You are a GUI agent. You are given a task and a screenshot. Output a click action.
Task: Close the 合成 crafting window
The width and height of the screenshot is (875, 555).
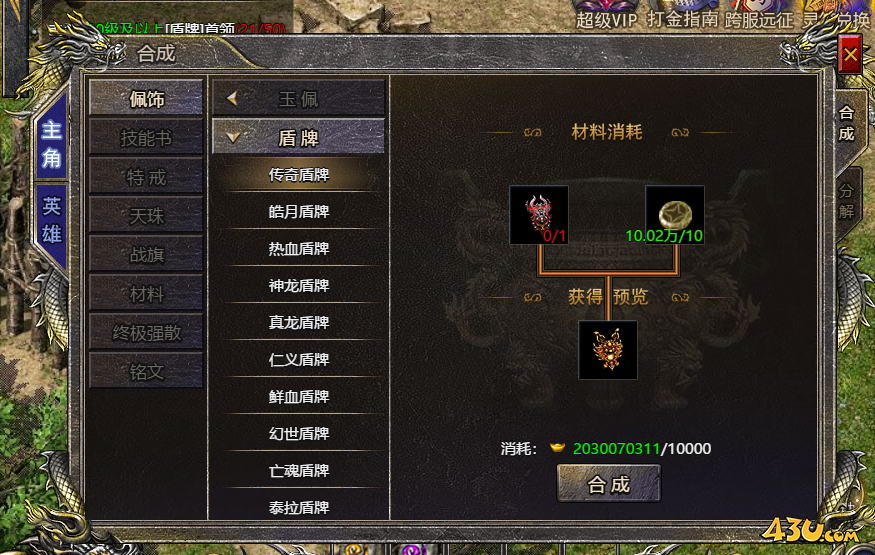click(850, 55)
